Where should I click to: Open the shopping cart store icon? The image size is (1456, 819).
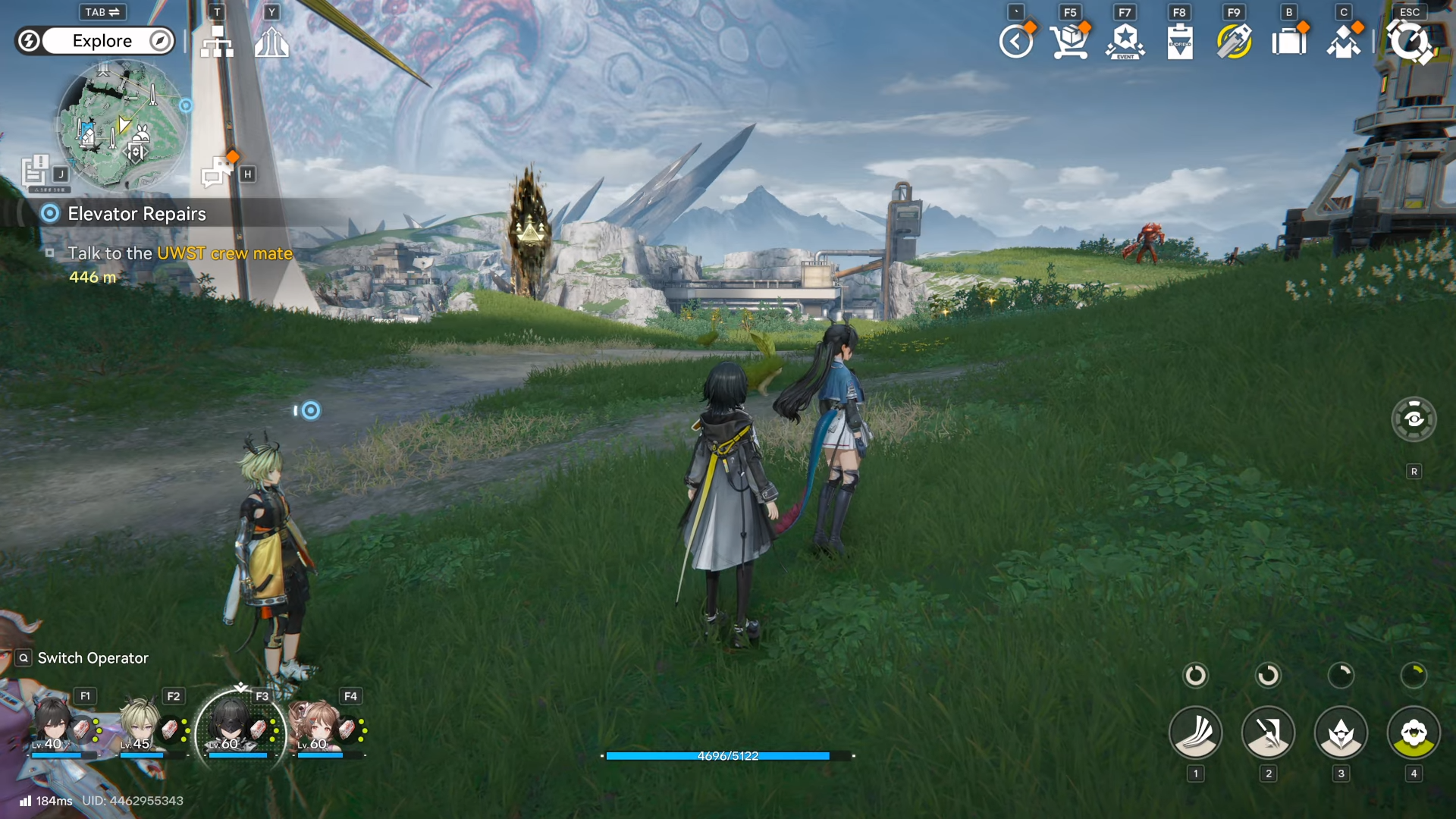[x=1070, y=42]
